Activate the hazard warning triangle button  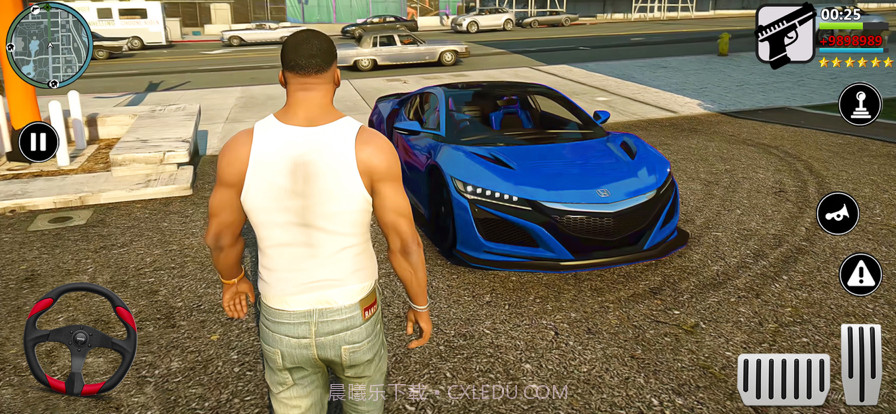[860, 274]
